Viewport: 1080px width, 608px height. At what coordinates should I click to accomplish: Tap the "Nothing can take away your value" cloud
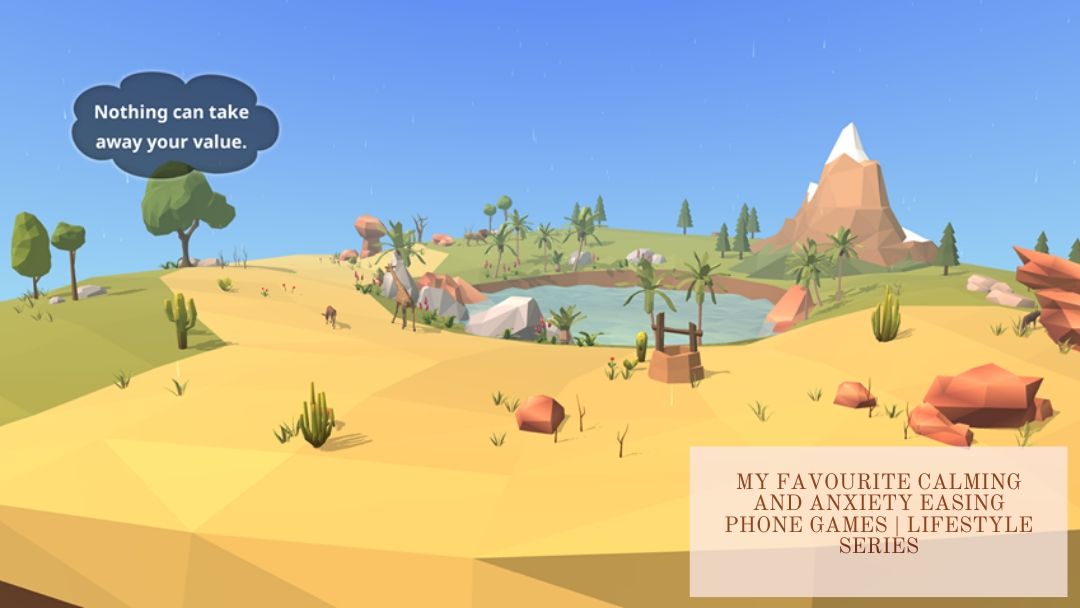(x=171, y=127)
